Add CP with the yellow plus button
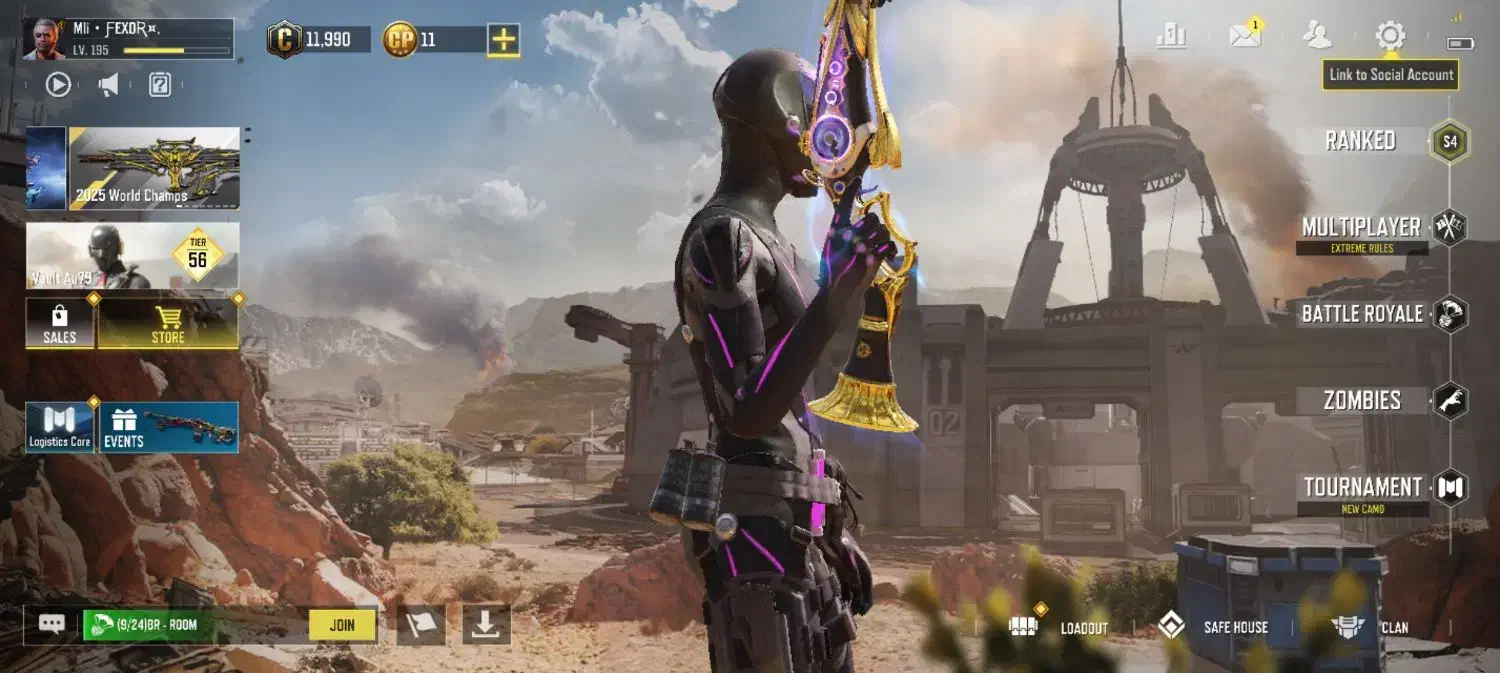The width and height of the screenshot is (1500, 673). [x=503, y=40]
